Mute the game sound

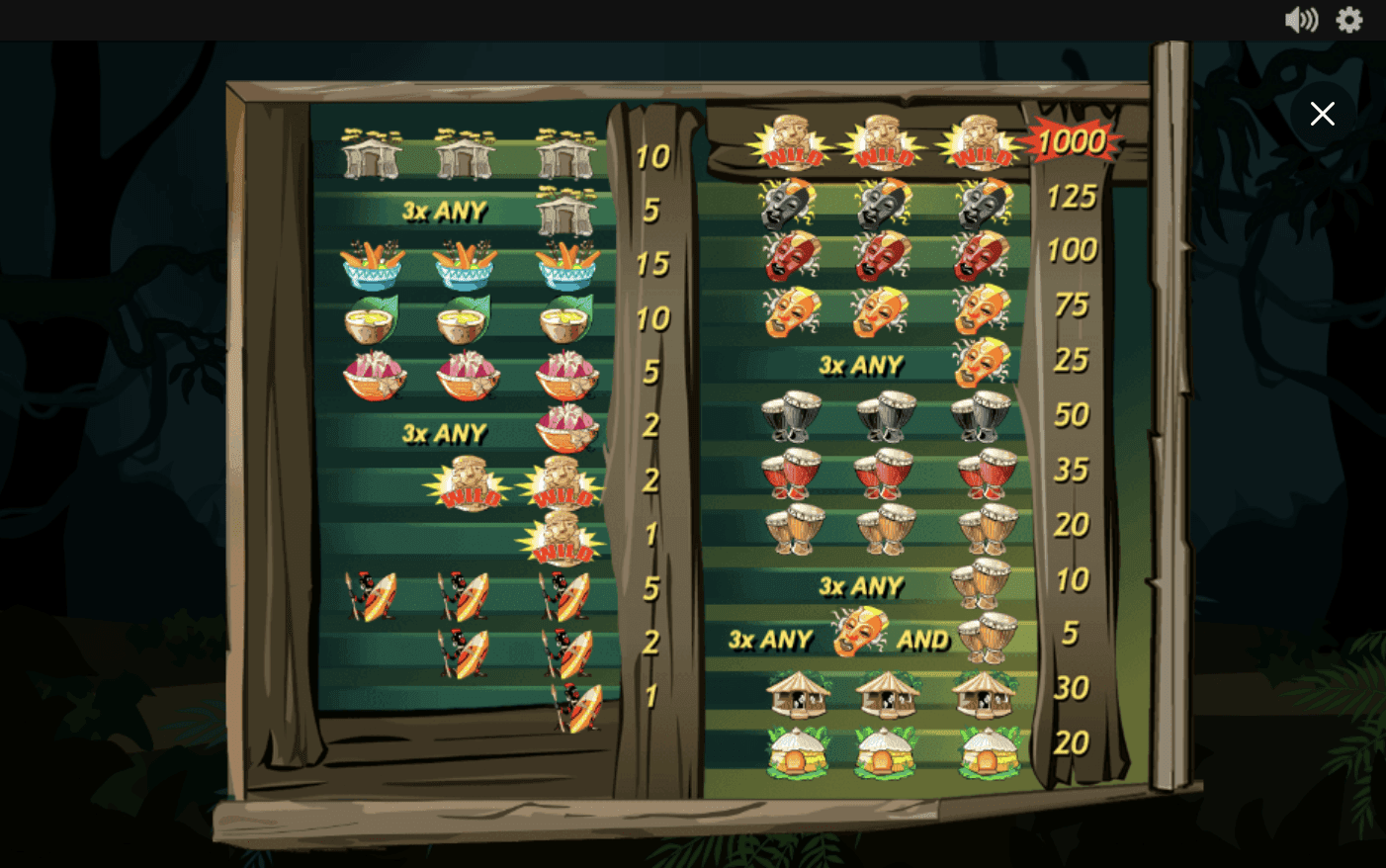click(1302, 20)
